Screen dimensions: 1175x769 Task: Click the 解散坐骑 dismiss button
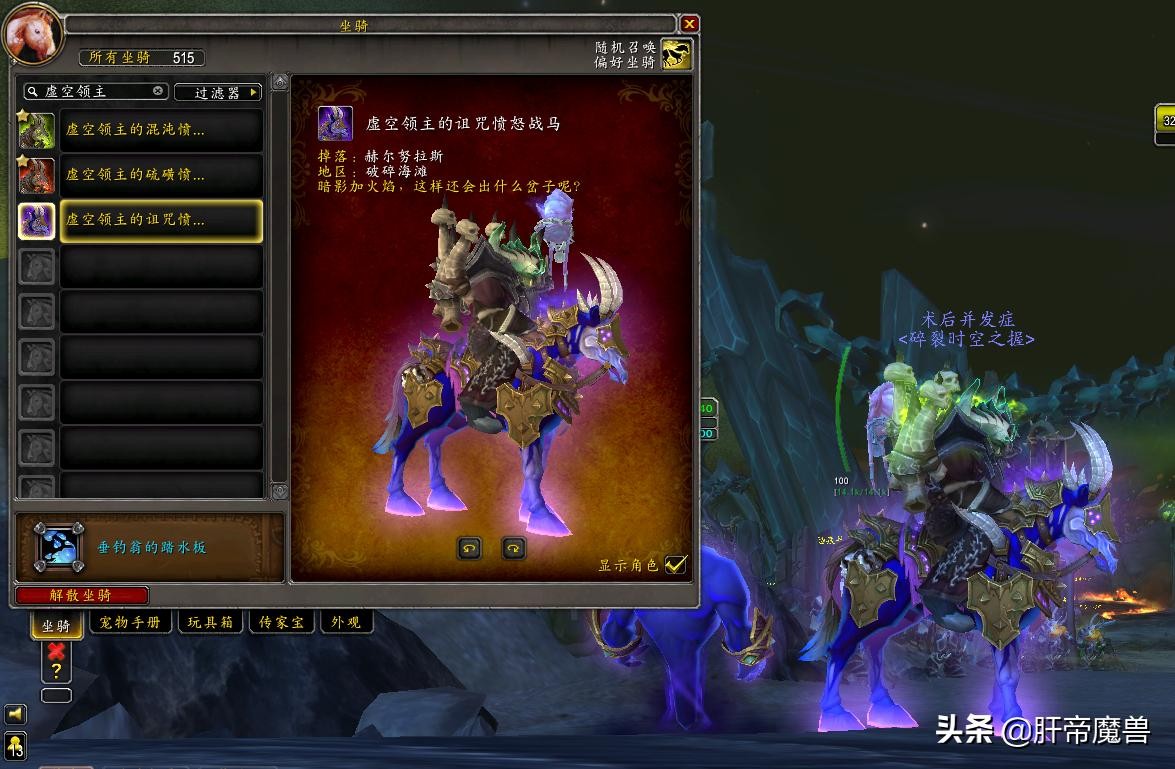tap(82, 595)
